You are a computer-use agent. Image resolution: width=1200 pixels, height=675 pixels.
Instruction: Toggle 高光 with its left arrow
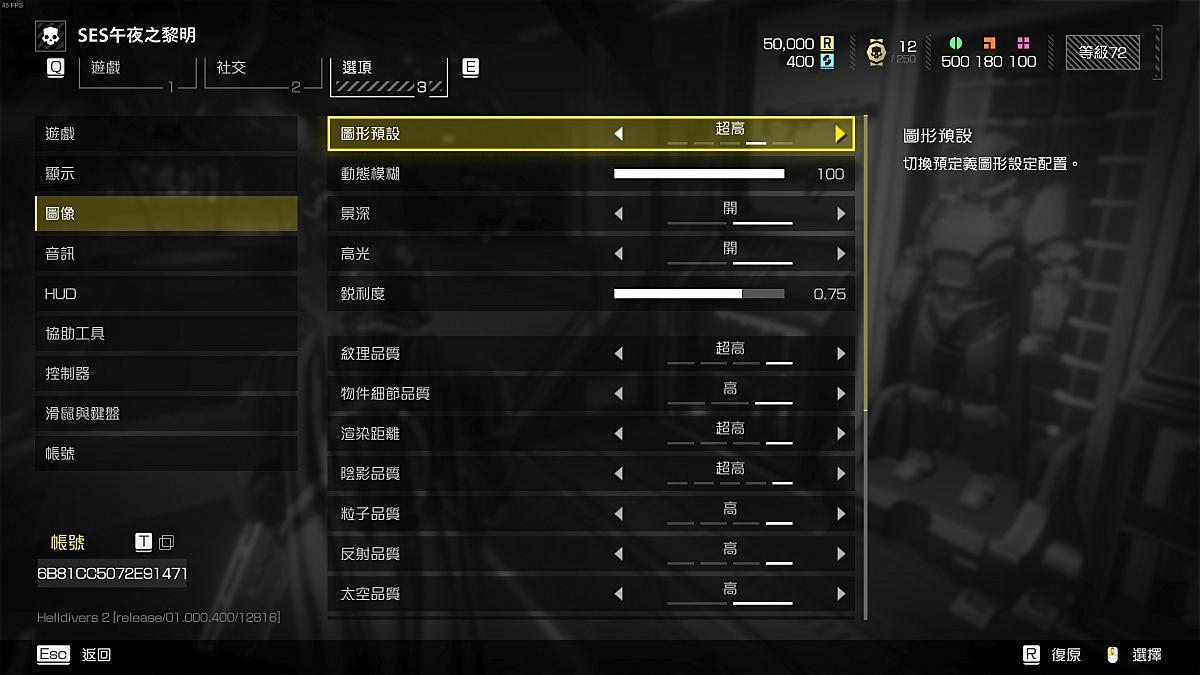pyautogui.click(x=618, y=254)
